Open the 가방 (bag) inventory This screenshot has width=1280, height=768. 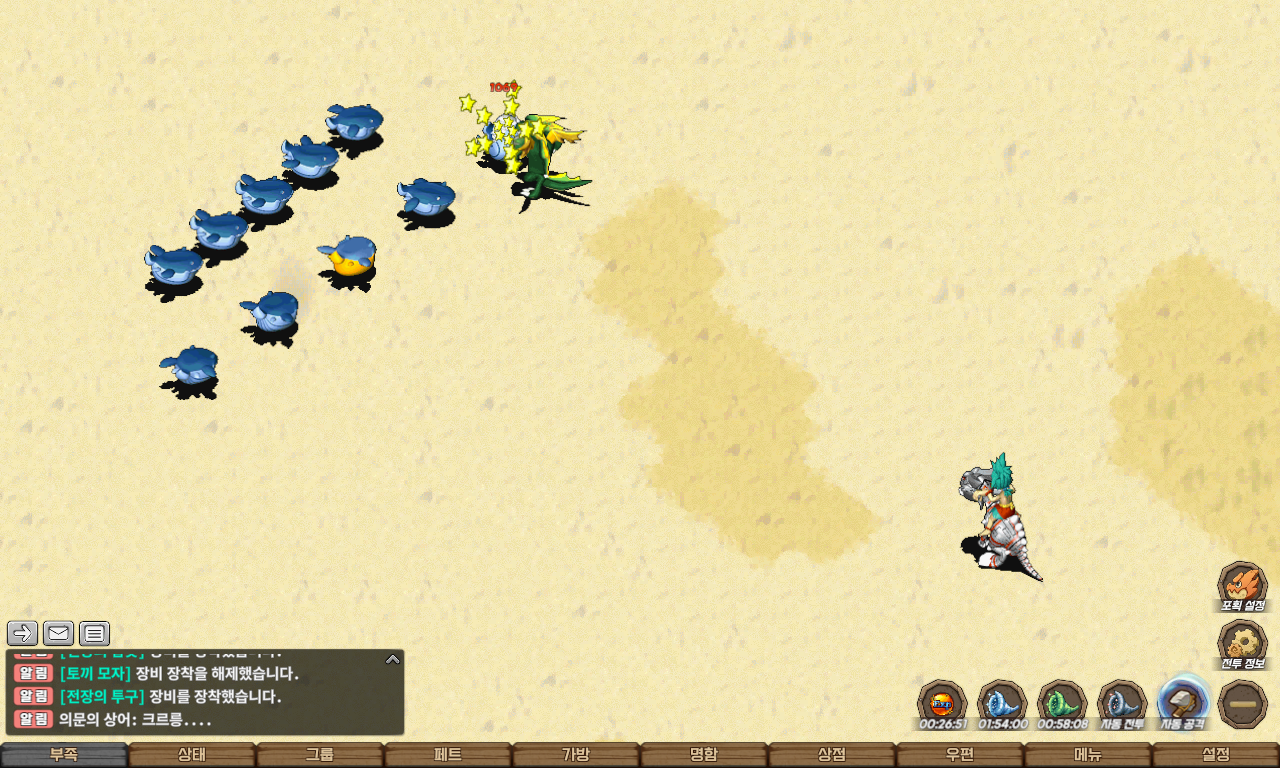pos(576,755)
